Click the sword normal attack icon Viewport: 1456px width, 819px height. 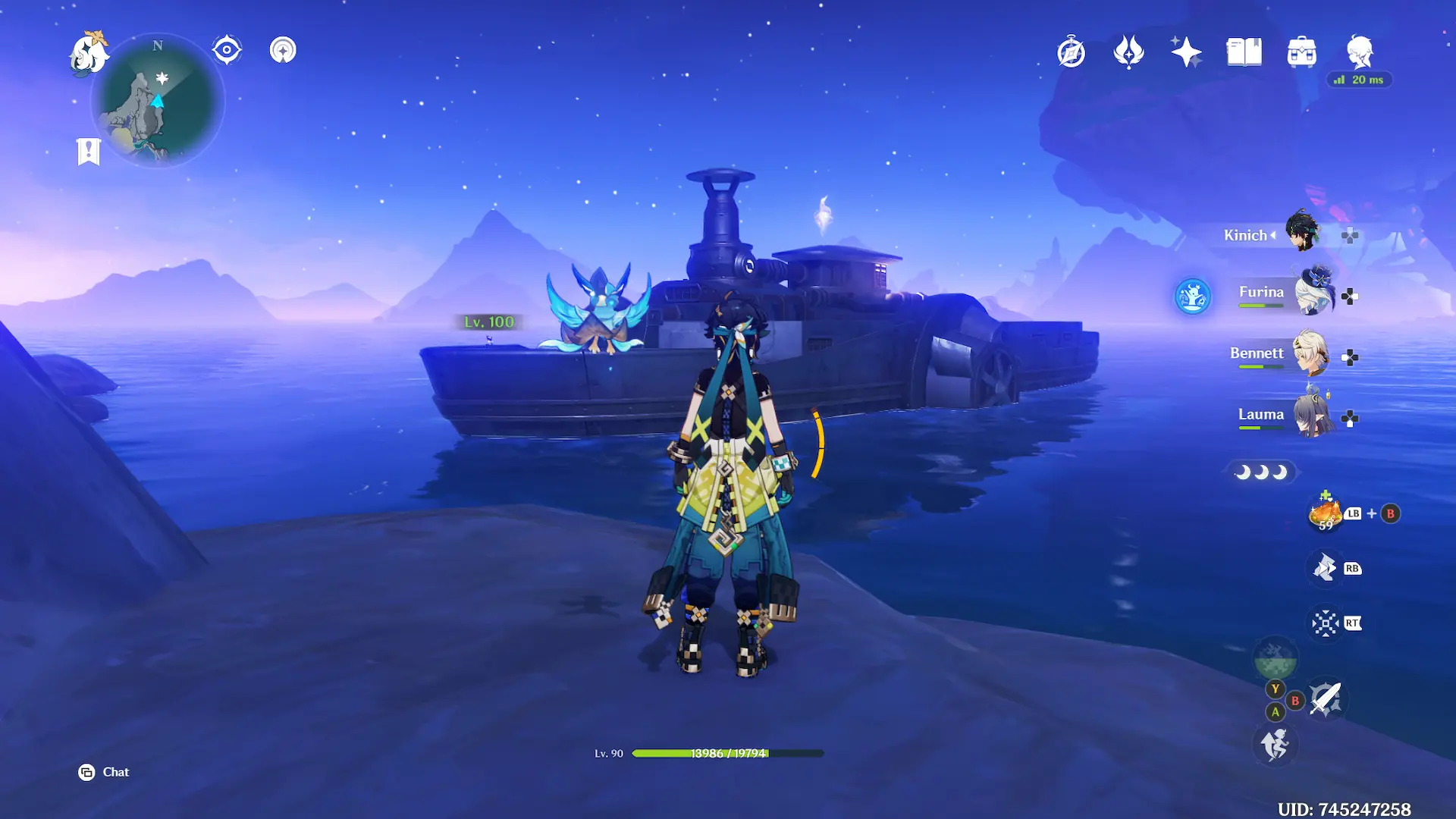coord(1326,698)
